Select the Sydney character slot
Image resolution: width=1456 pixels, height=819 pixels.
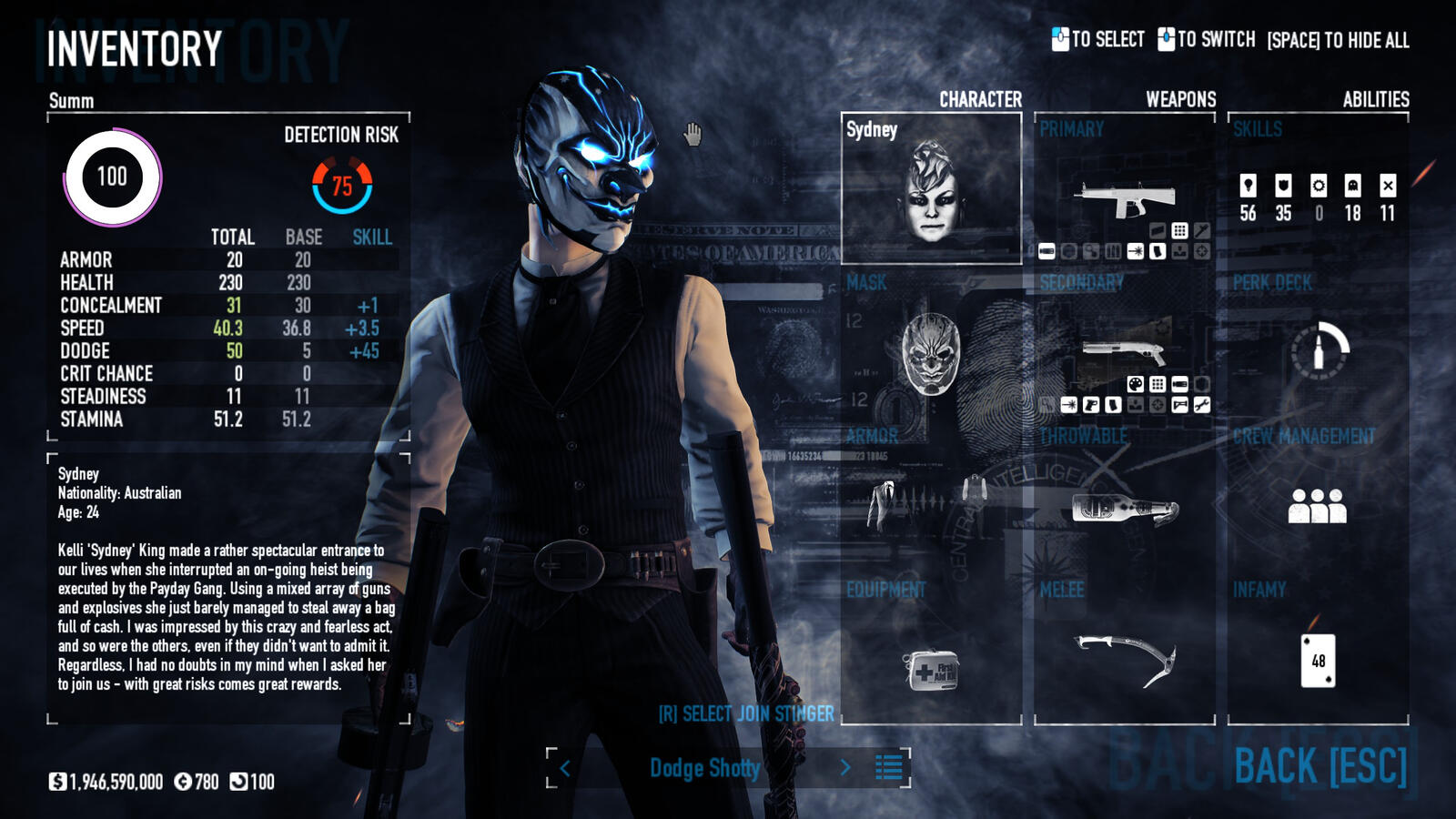coord(931,189)
